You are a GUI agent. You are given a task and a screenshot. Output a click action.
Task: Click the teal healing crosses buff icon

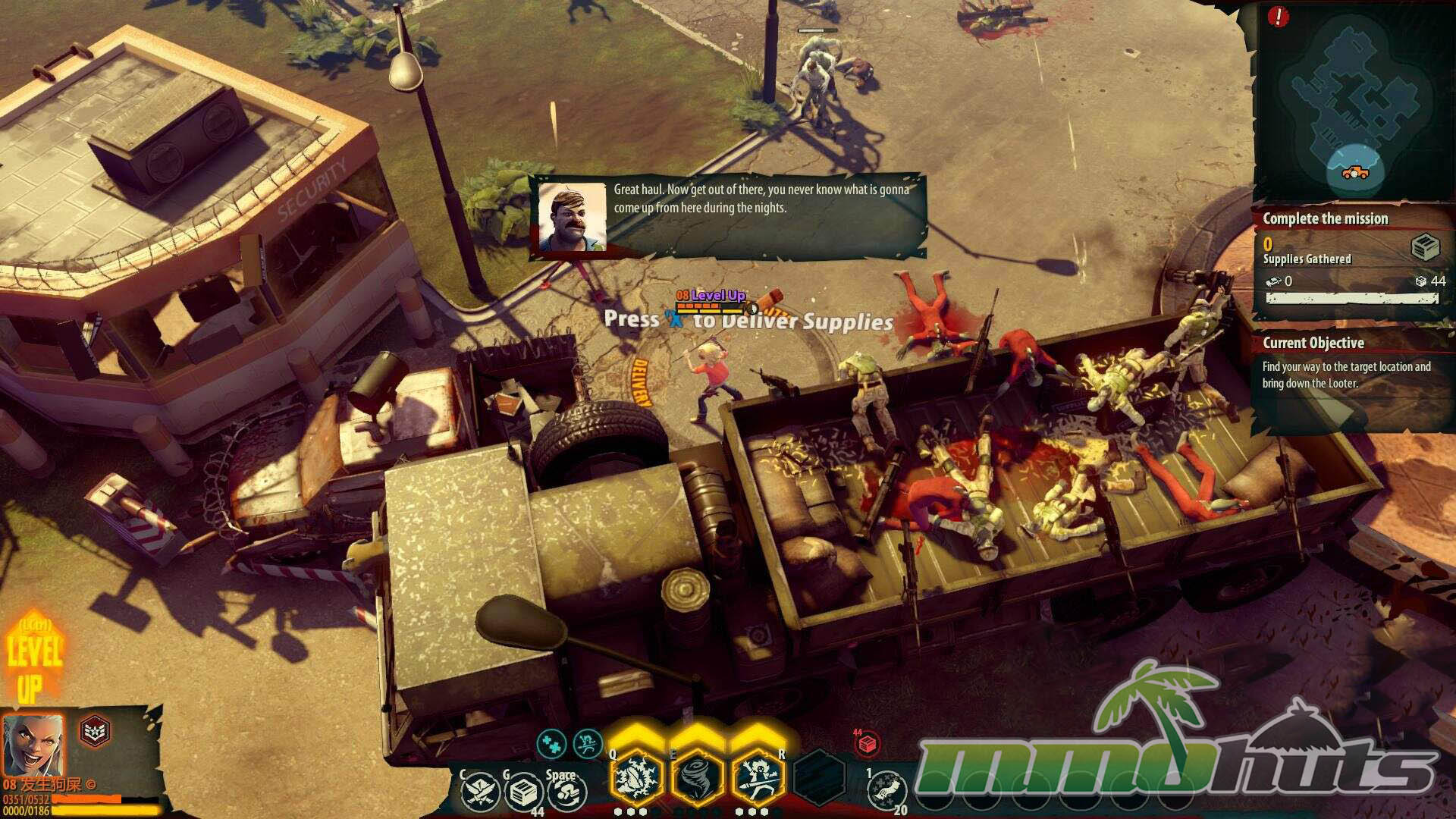click(552, 744)
